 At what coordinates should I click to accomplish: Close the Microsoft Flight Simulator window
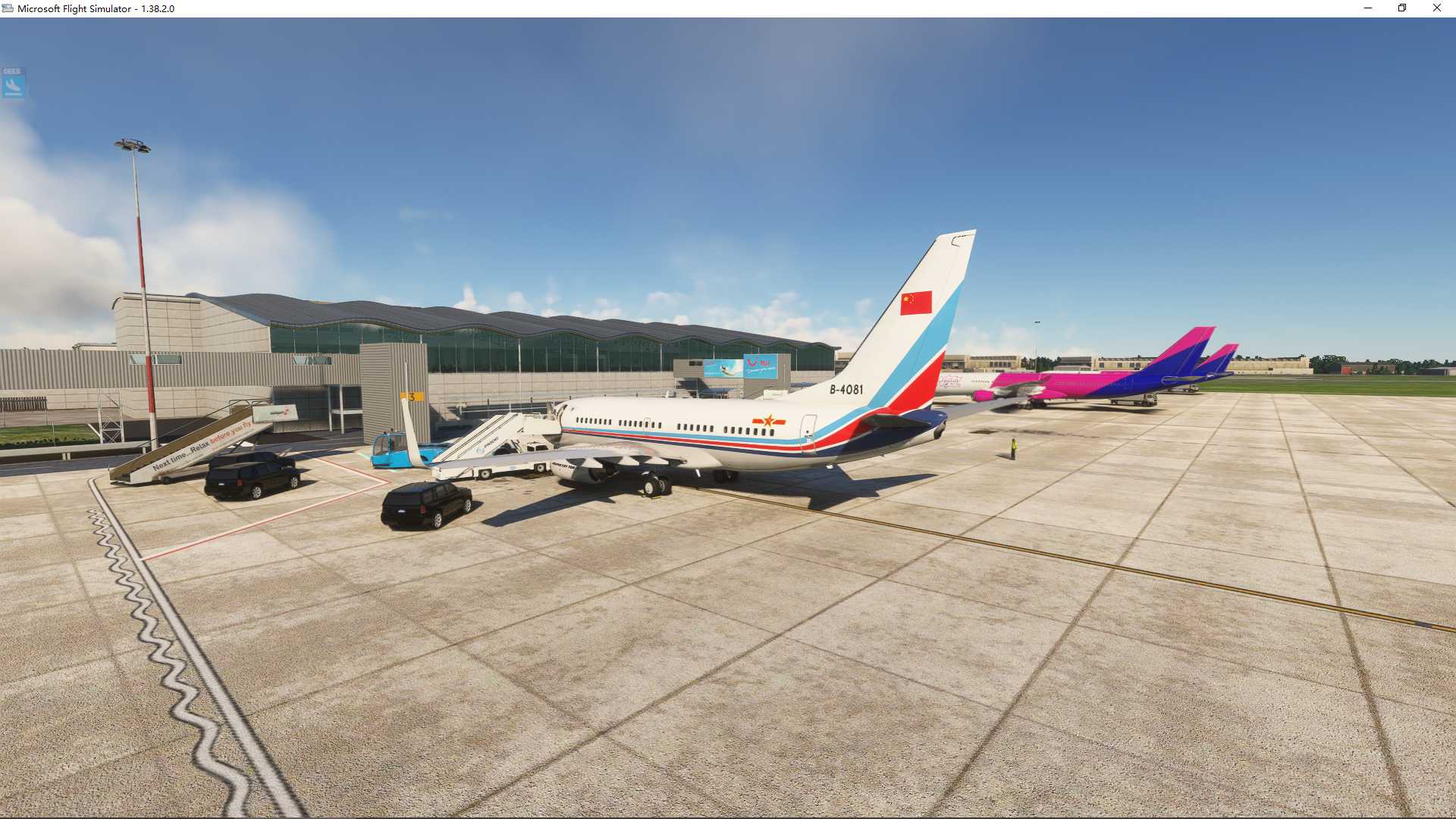click(x=1436, y=8)
